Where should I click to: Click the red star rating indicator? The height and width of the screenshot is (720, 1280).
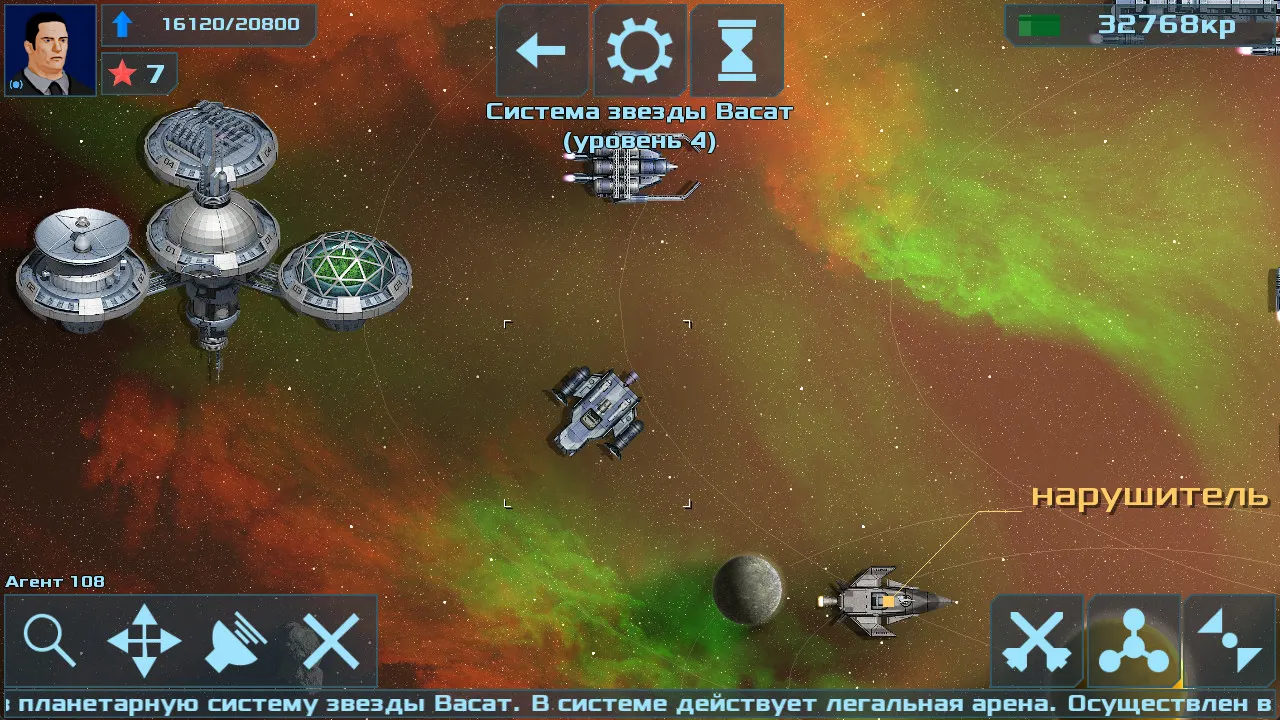coord(139,73)
